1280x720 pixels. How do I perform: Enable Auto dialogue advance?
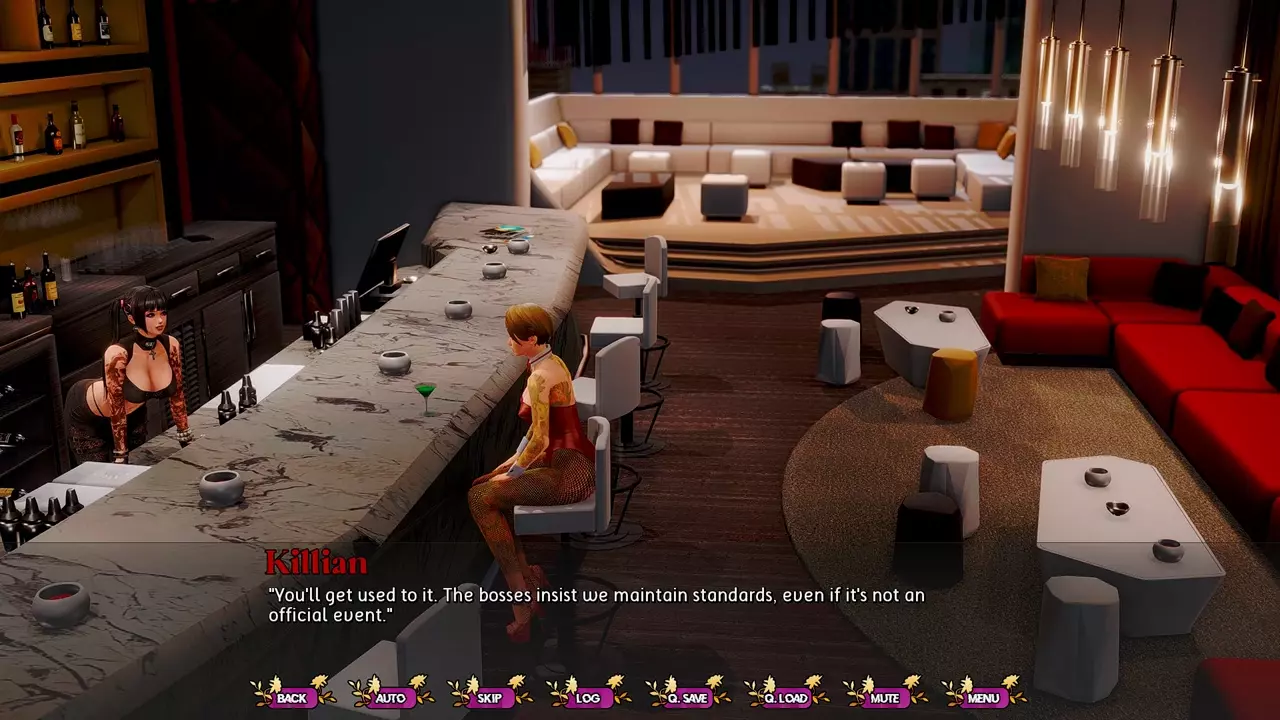tap(390, 698)
